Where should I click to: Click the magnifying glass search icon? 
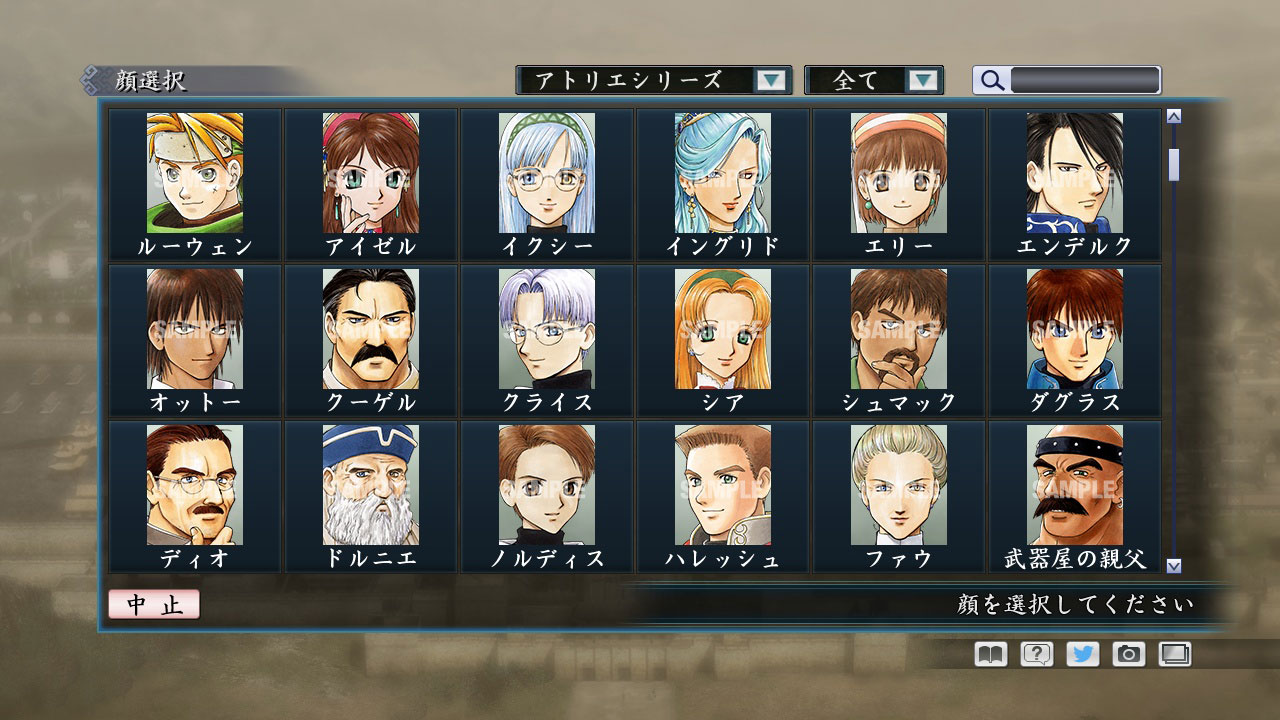991,80
